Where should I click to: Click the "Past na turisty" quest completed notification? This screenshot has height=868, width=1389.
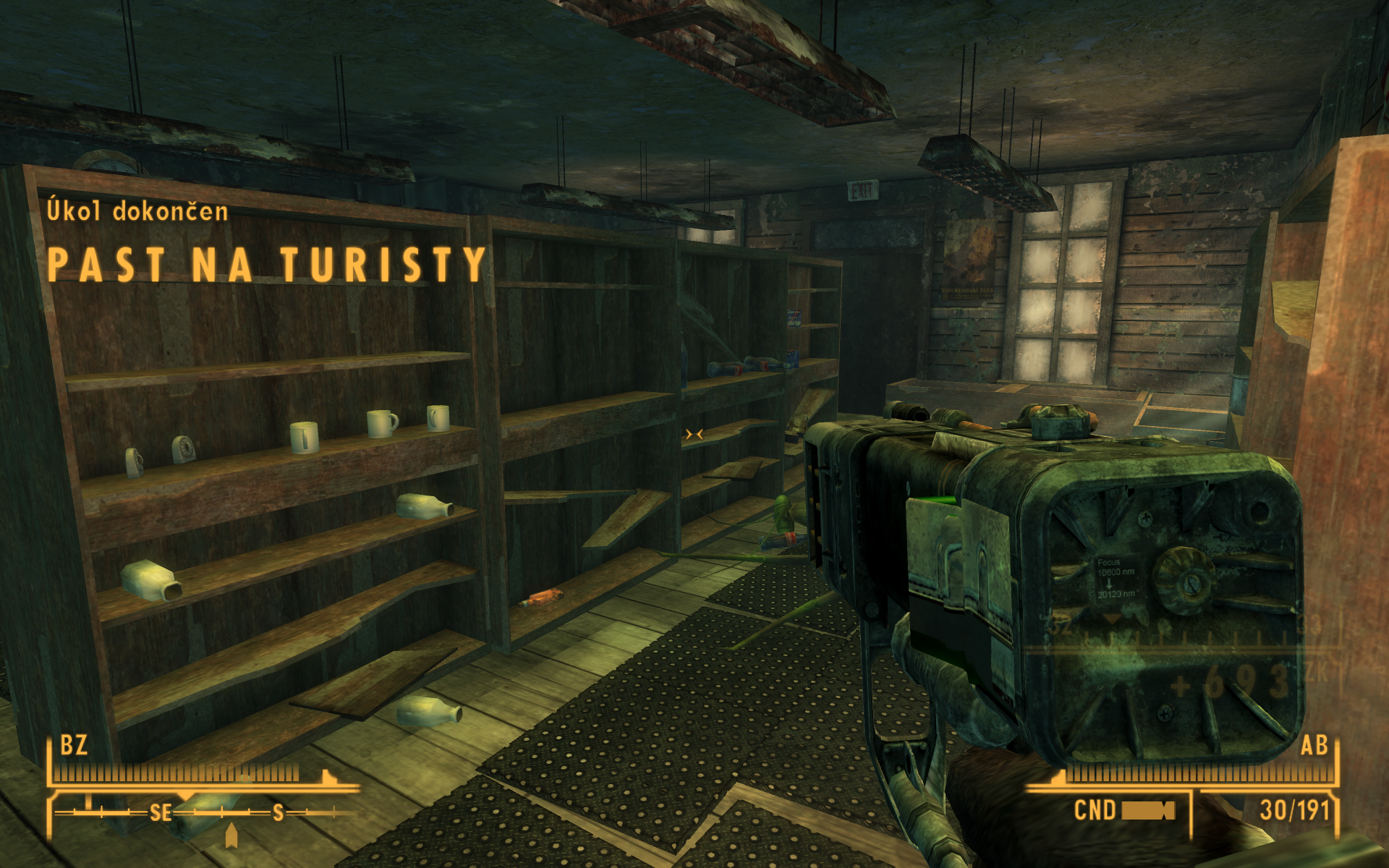[x=266, y=264]
